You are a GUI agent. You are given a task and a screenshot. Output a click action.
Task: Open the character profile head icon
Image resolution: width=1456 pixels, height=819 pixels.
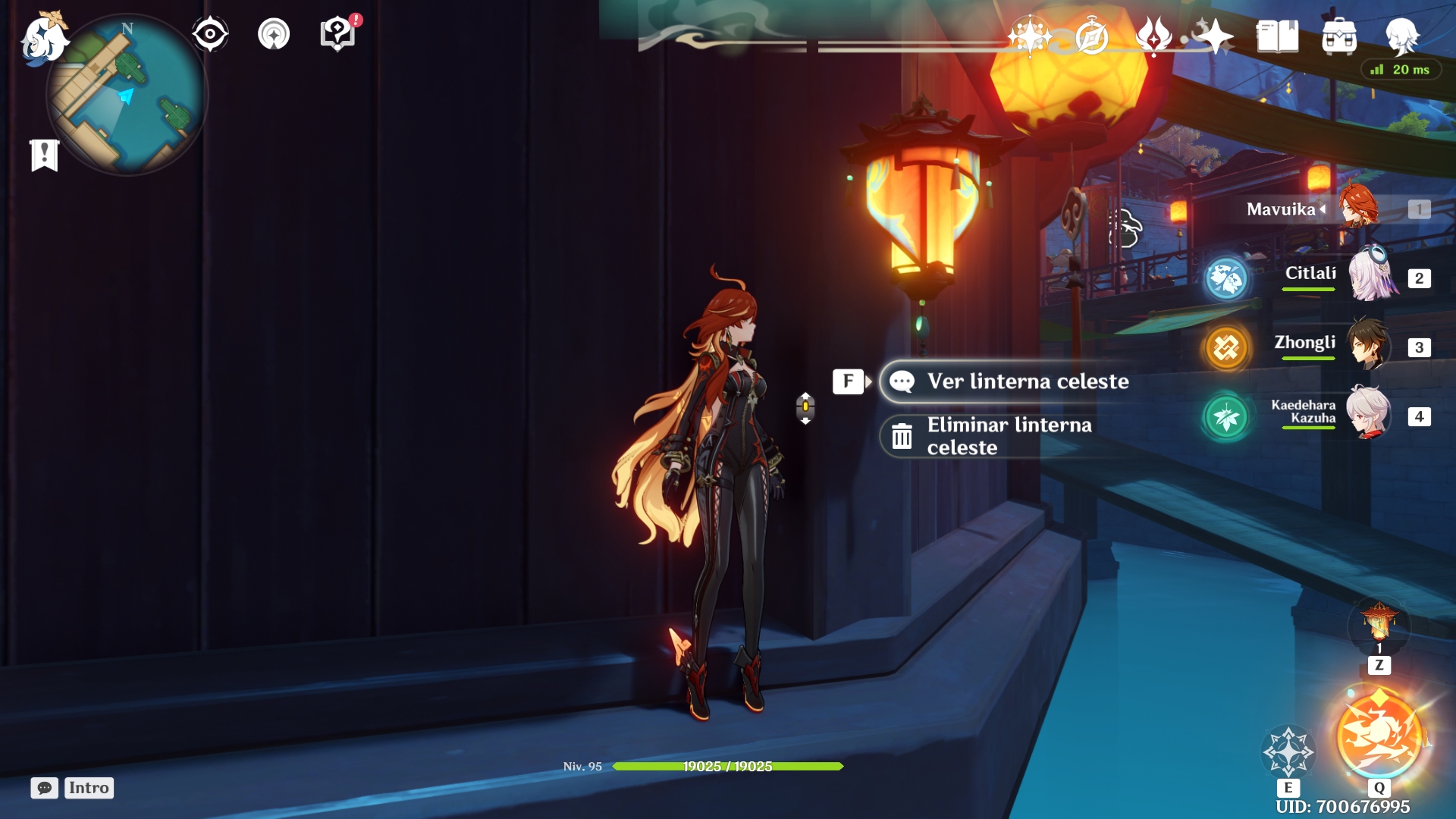[x=1401, y=36]
